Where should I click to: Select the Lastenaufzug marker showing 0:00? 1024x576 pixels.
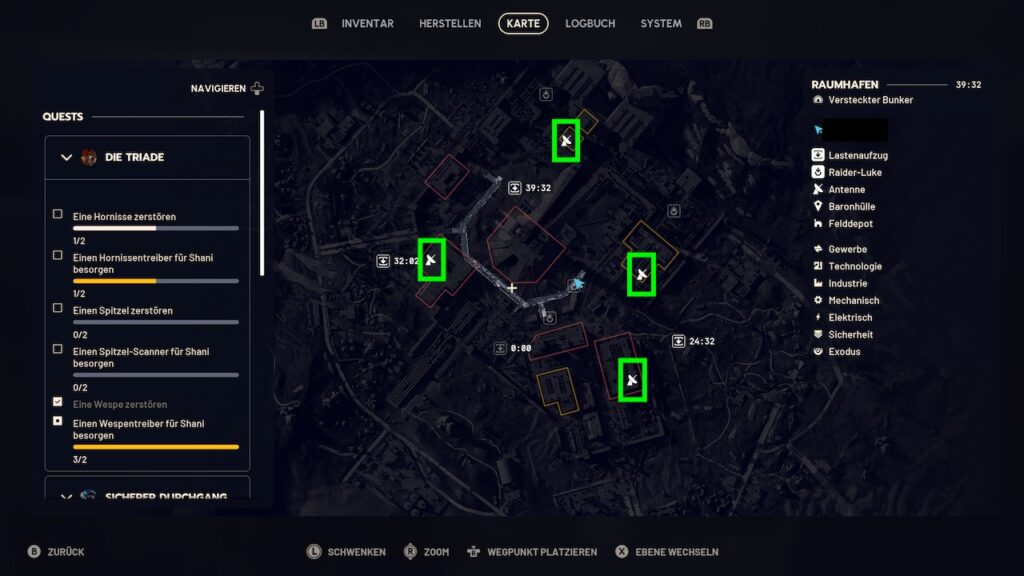point(500,348)
